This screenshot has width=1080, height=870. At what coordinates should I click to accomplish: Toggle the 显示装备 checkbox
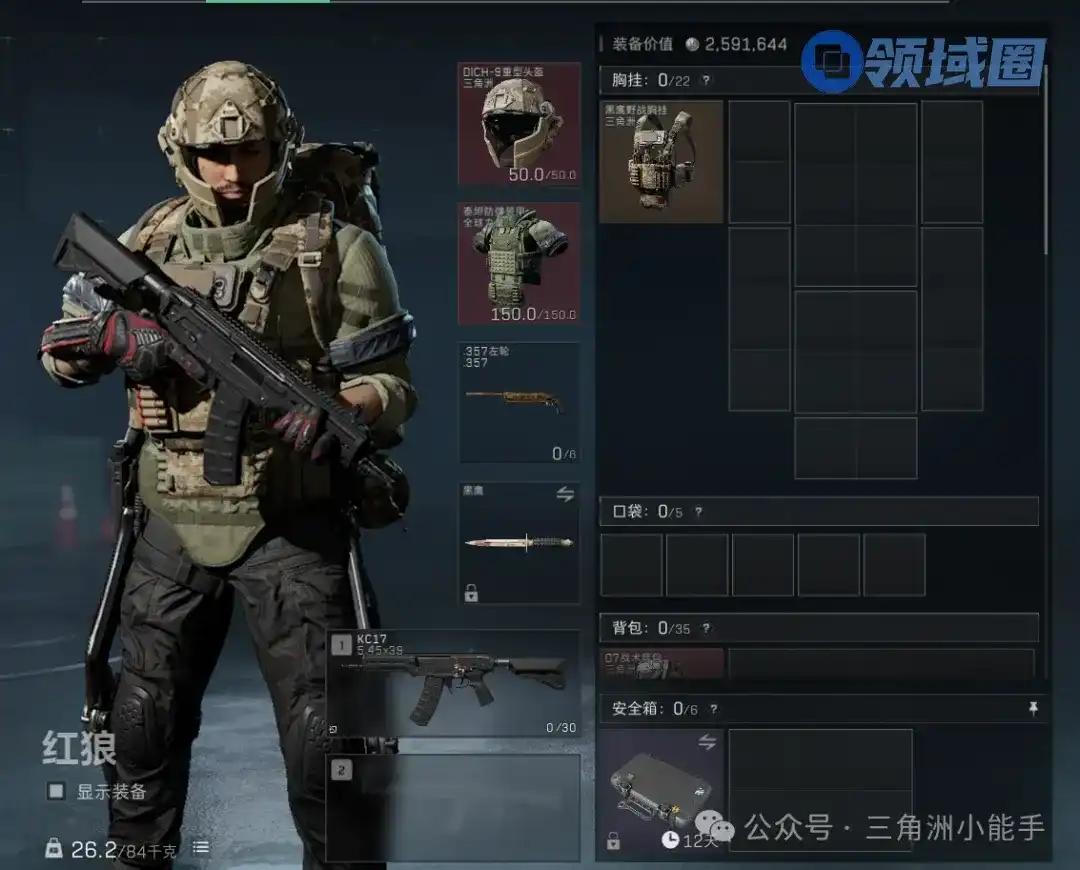(x=56, y=791)
